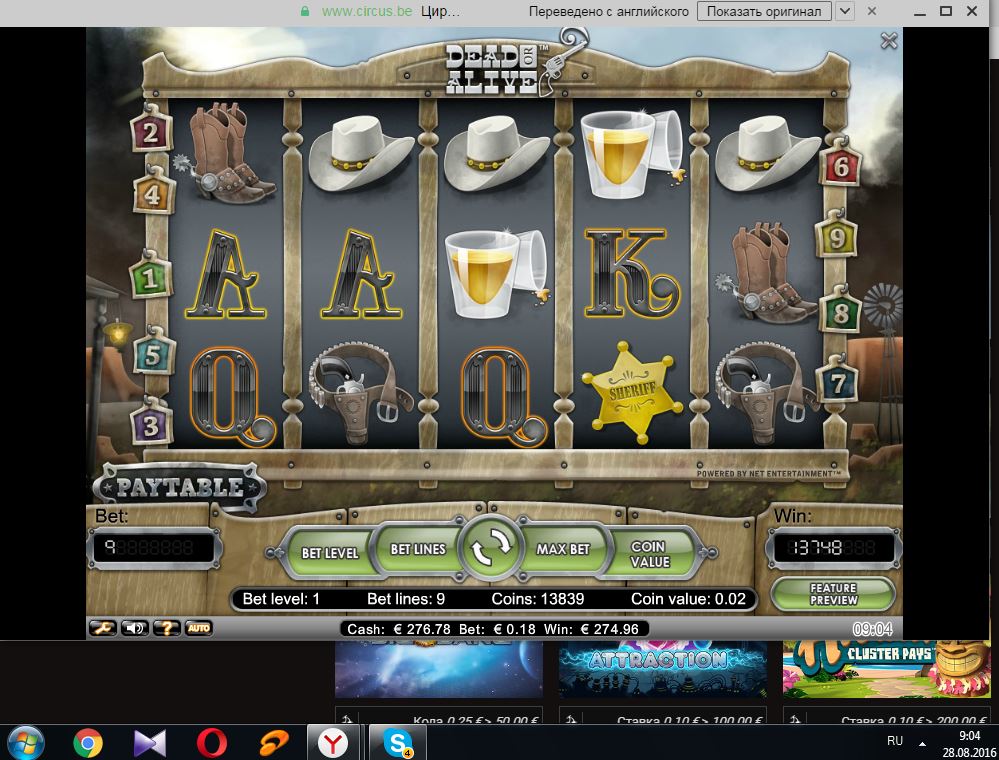Image resolution: width=999 pixels, height=760 pixels.
Task: Activate the Max Bet button
Action: point(563,549)
